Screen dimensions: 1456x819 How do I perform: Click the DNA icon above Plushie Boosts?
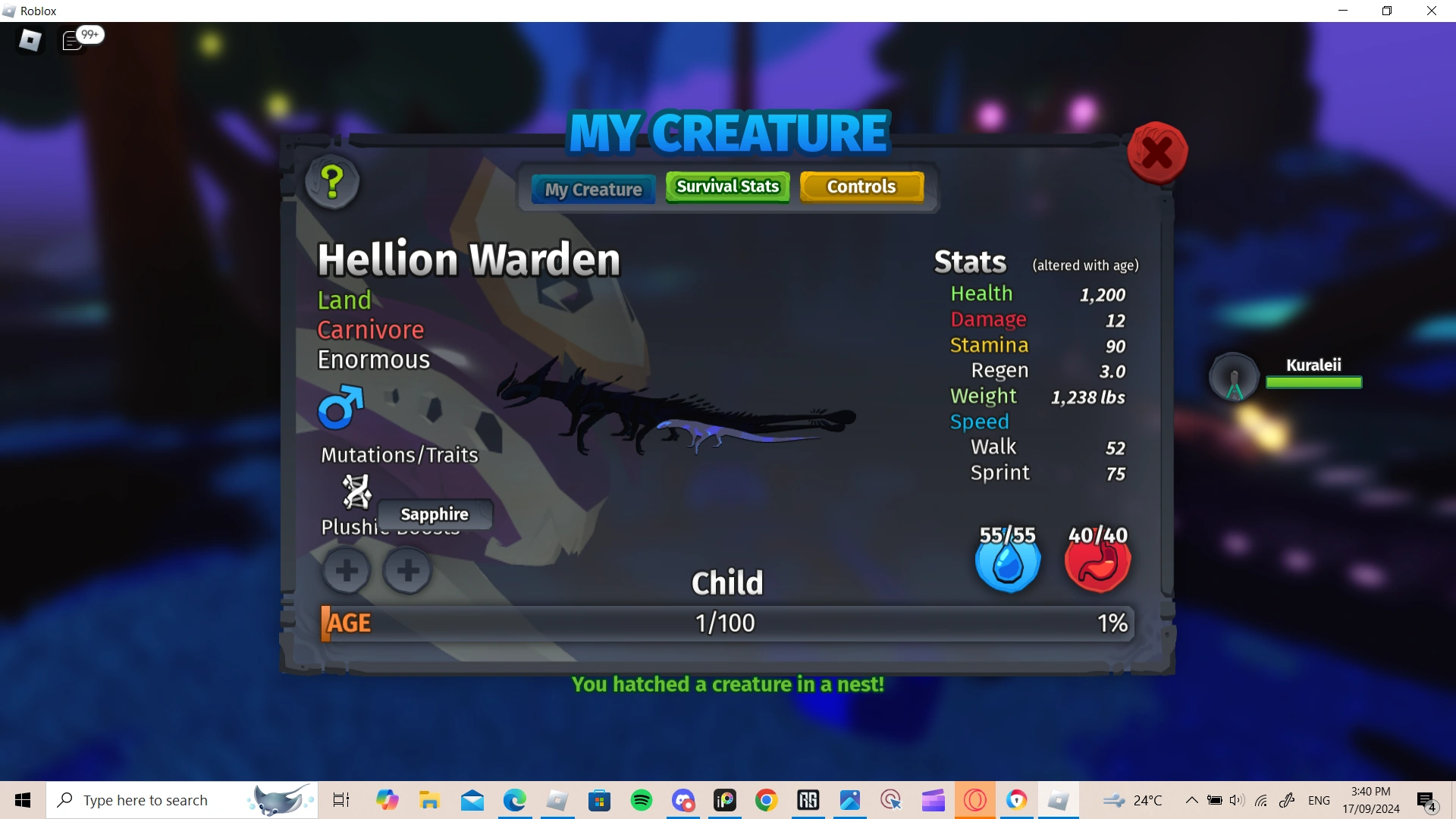point(356,491)
